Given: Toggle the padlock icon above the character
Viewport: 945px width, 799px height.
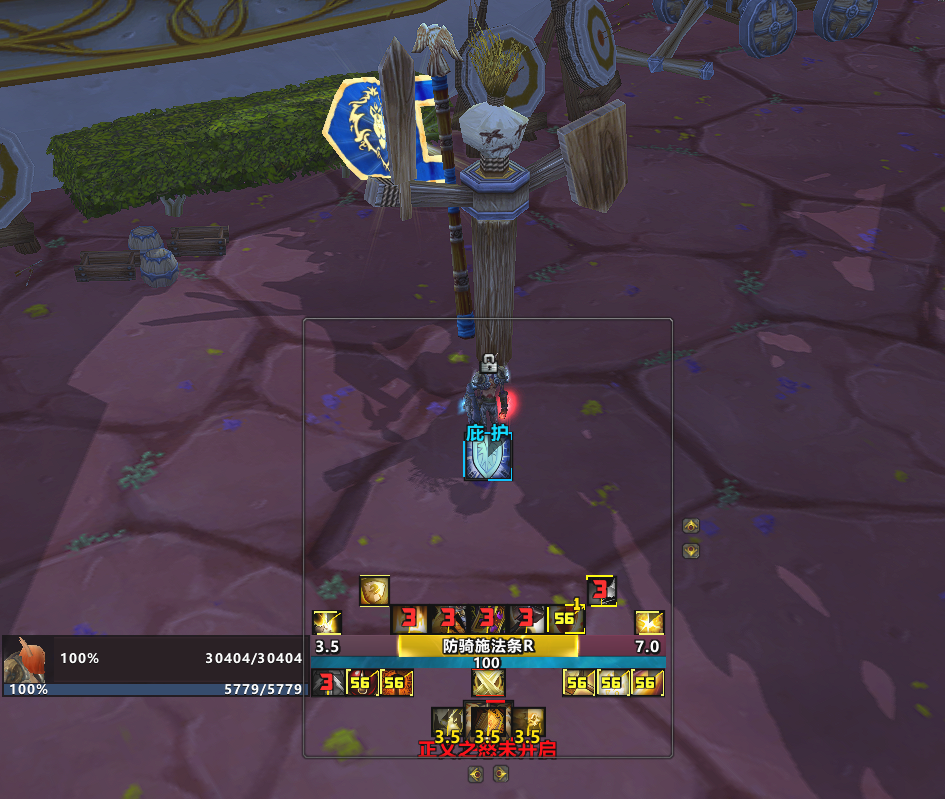Looking at the screenshot, I should coord(488,364).
